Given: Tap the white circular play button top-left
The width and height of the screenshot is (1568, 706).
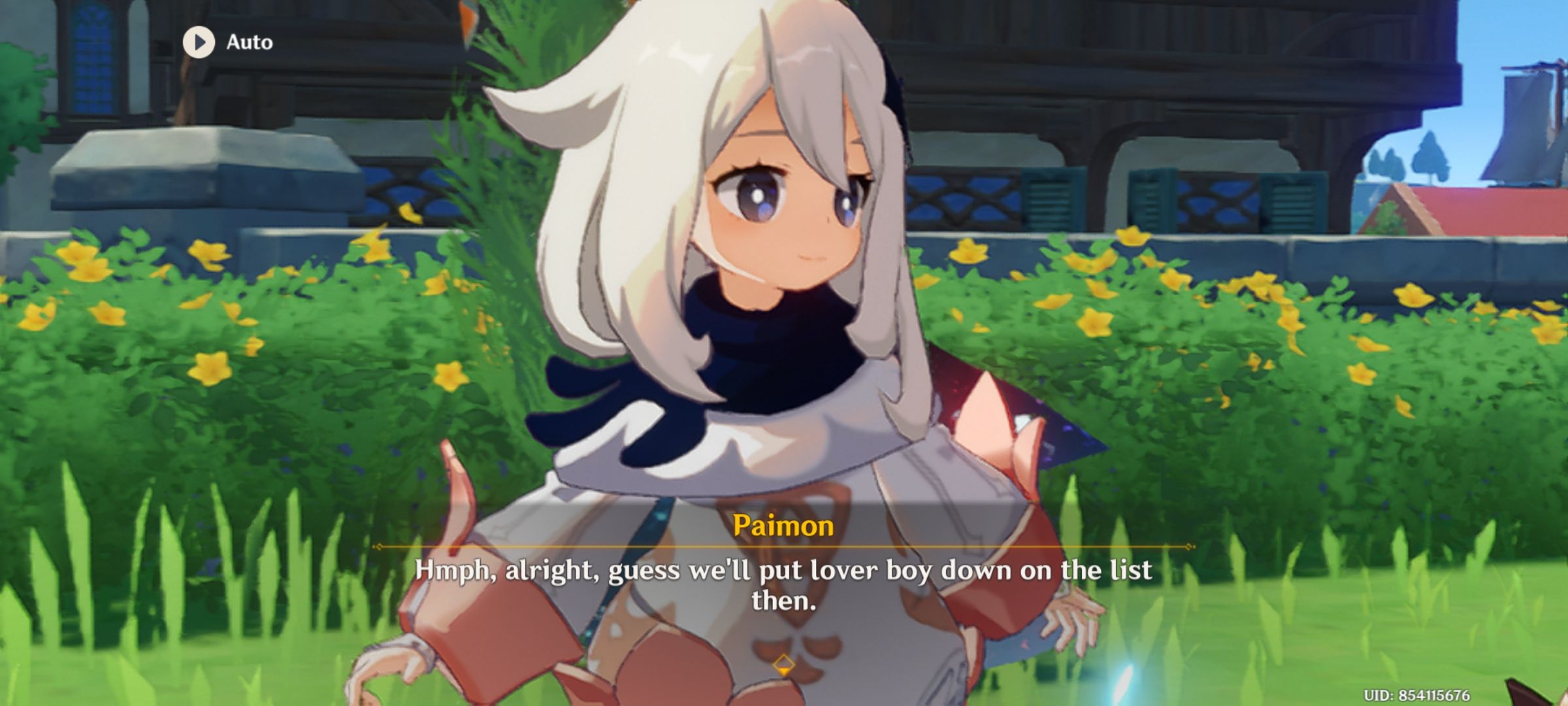Looking at the screenshot, I should coord(201,42).
